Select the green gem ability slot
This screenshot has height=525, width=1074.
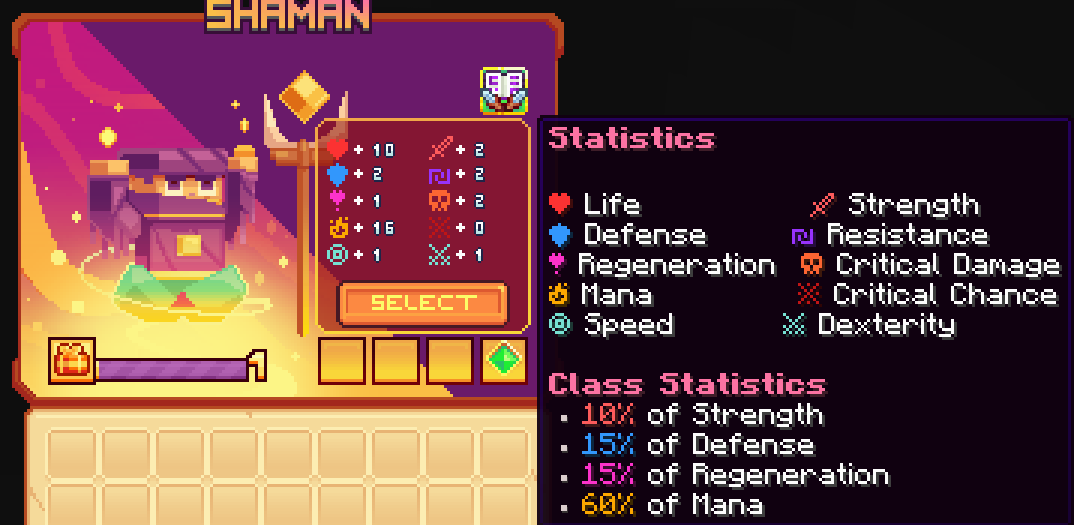pos(504,361)
